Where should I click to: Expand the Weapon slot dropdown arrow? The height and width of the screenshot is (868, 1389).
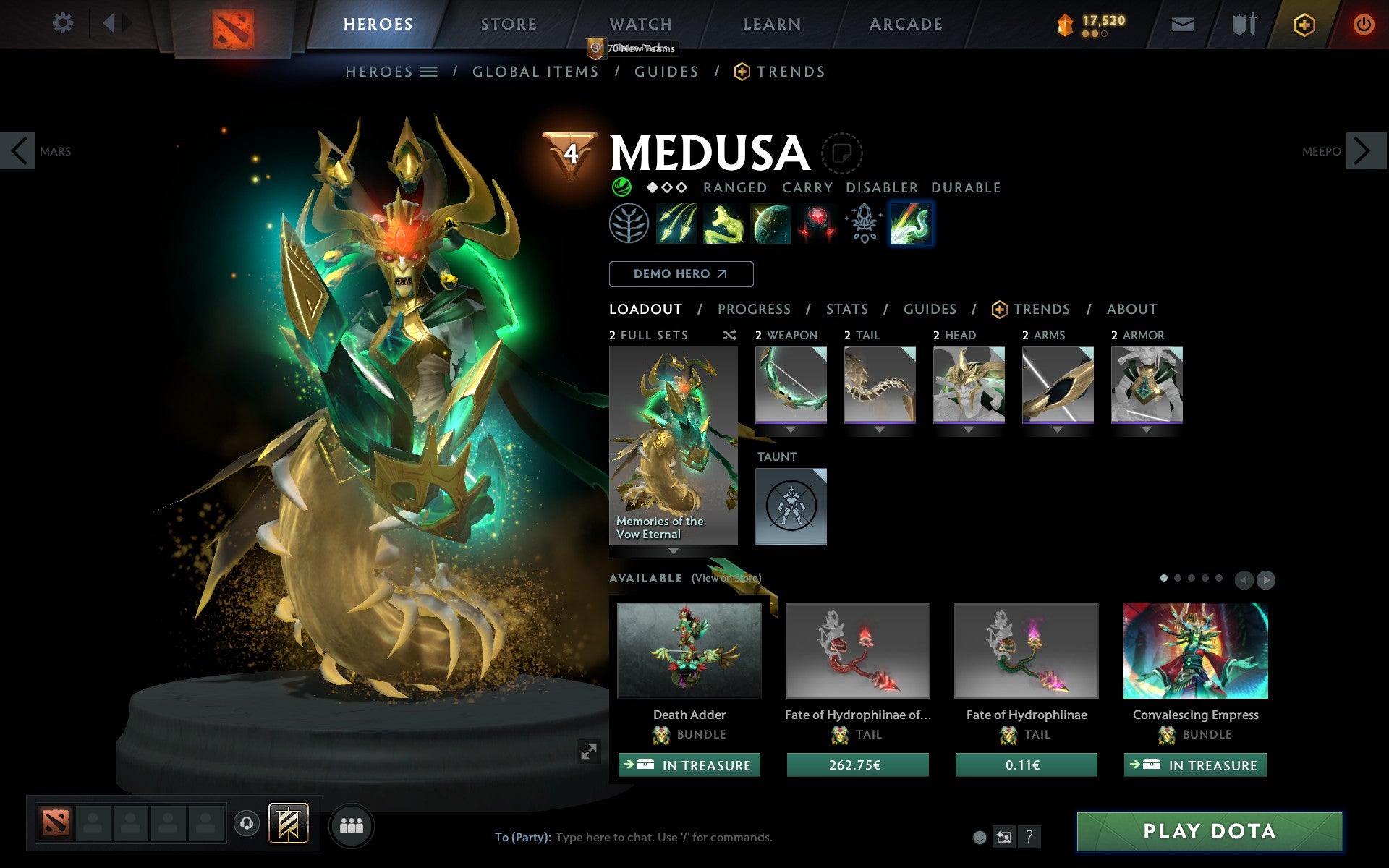click(x=790, y=427)
